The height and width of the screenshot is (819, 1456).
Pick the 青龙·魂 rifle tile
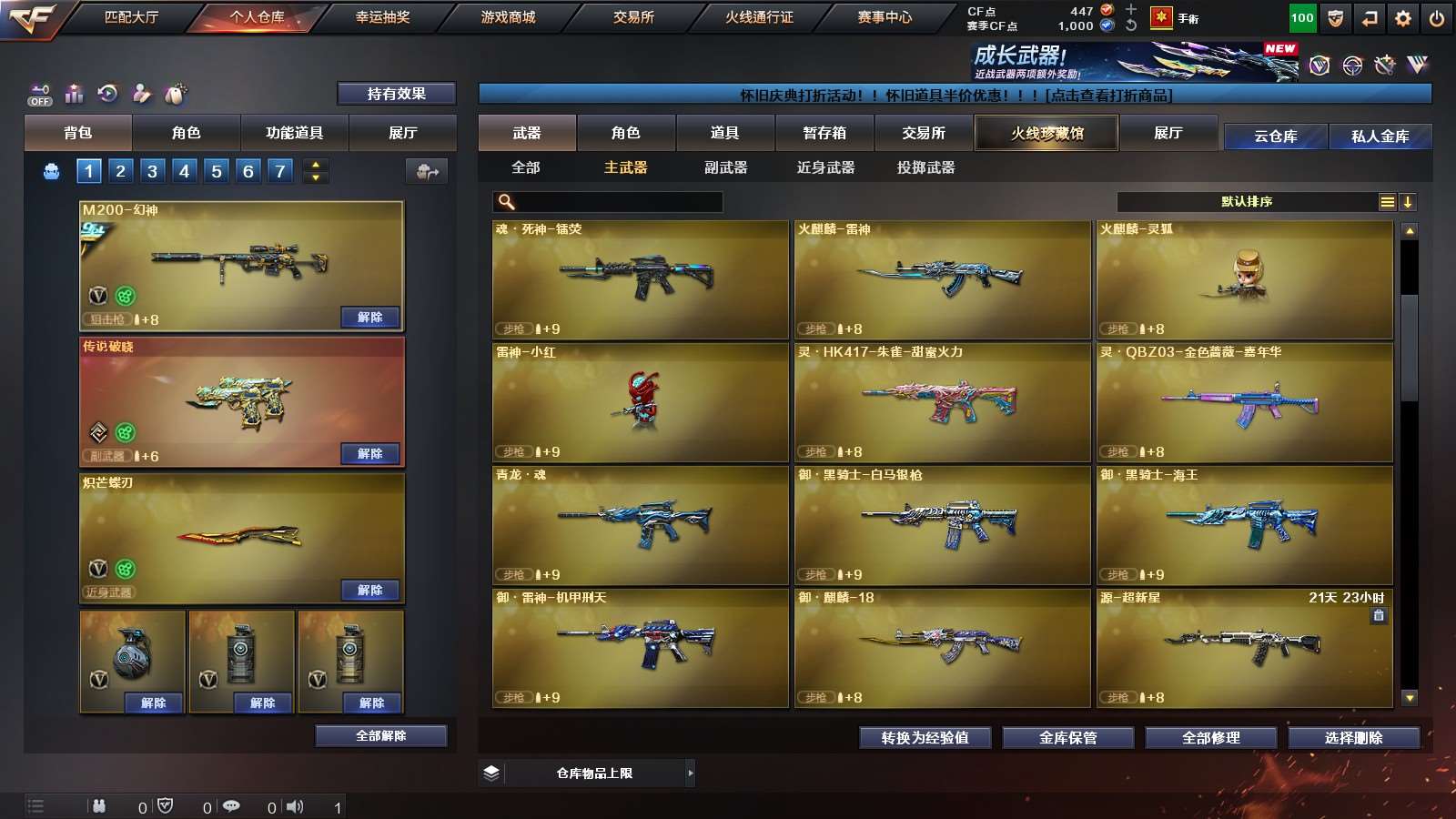(x=640, y=525)
